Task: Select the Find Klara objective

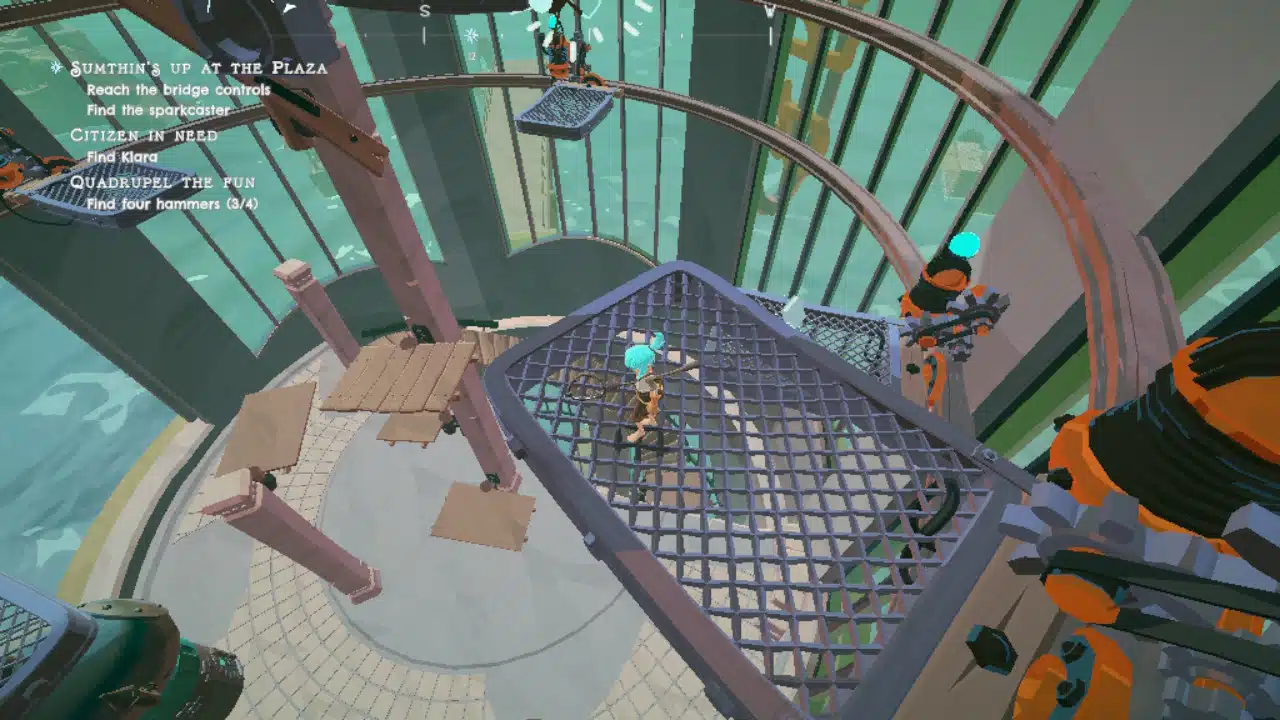Action: coord(122,157)
